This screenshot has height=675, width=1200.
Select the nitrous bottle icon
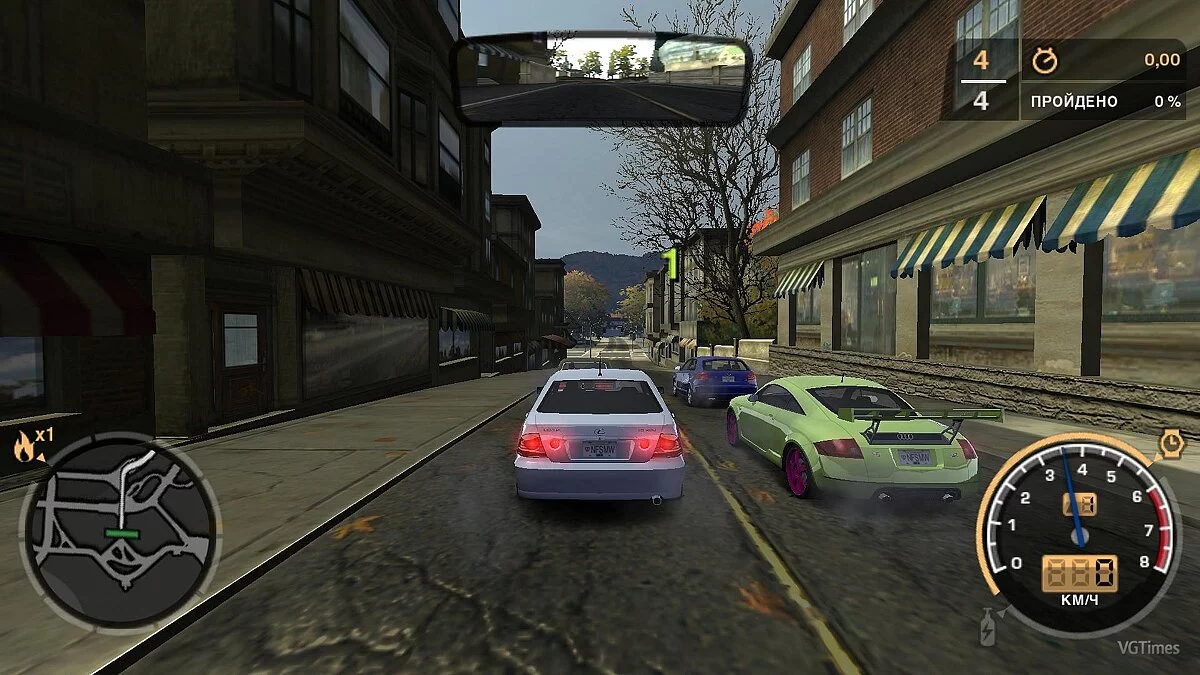click(x=988, y=627)
